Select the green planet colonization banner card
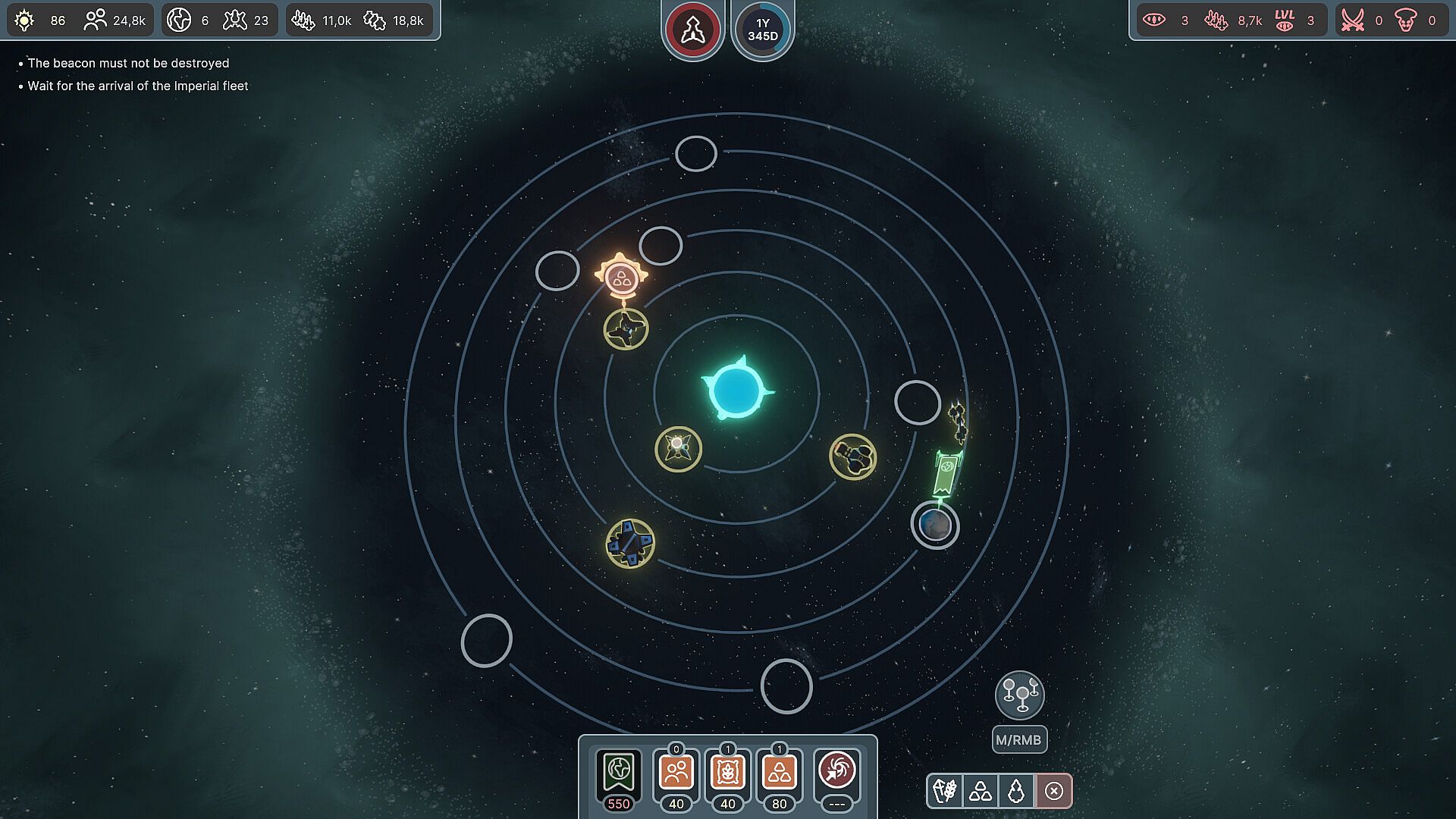 coord(619,773)
